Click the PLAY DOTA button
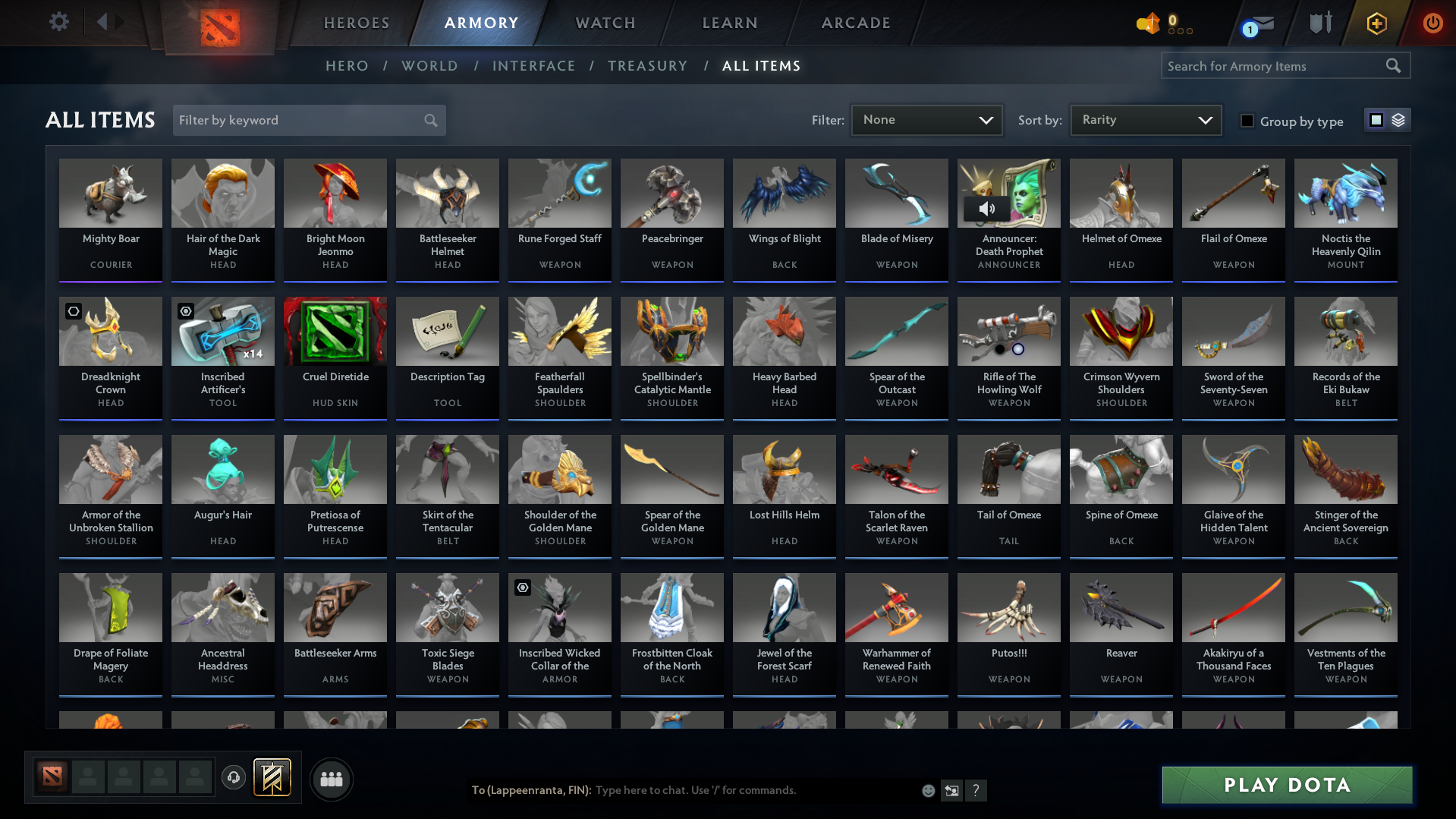The image size is (1456, 819). point(1286,785)
